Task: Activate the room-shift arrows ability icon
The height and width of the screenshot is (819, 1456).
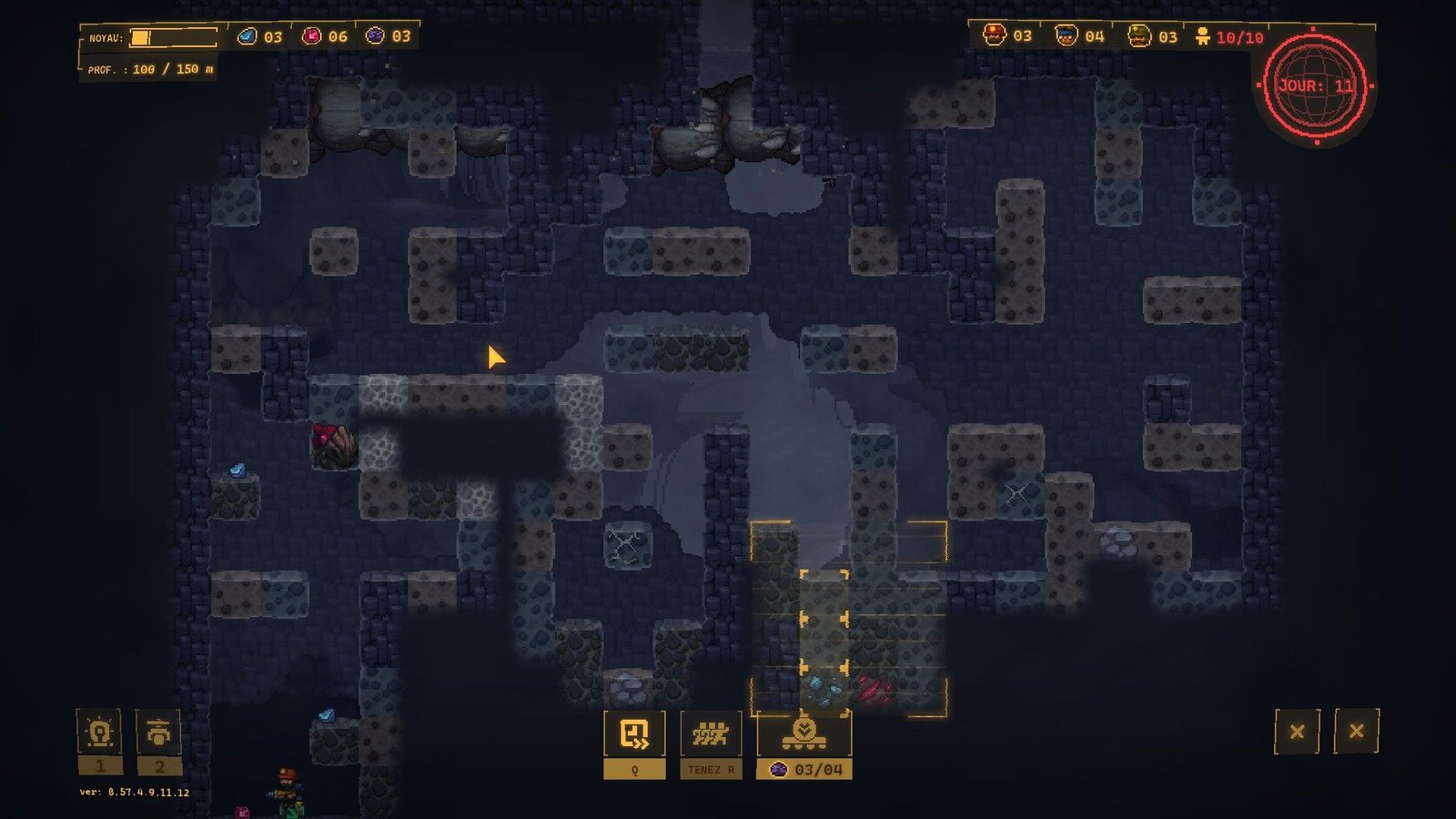Action: 634,733
